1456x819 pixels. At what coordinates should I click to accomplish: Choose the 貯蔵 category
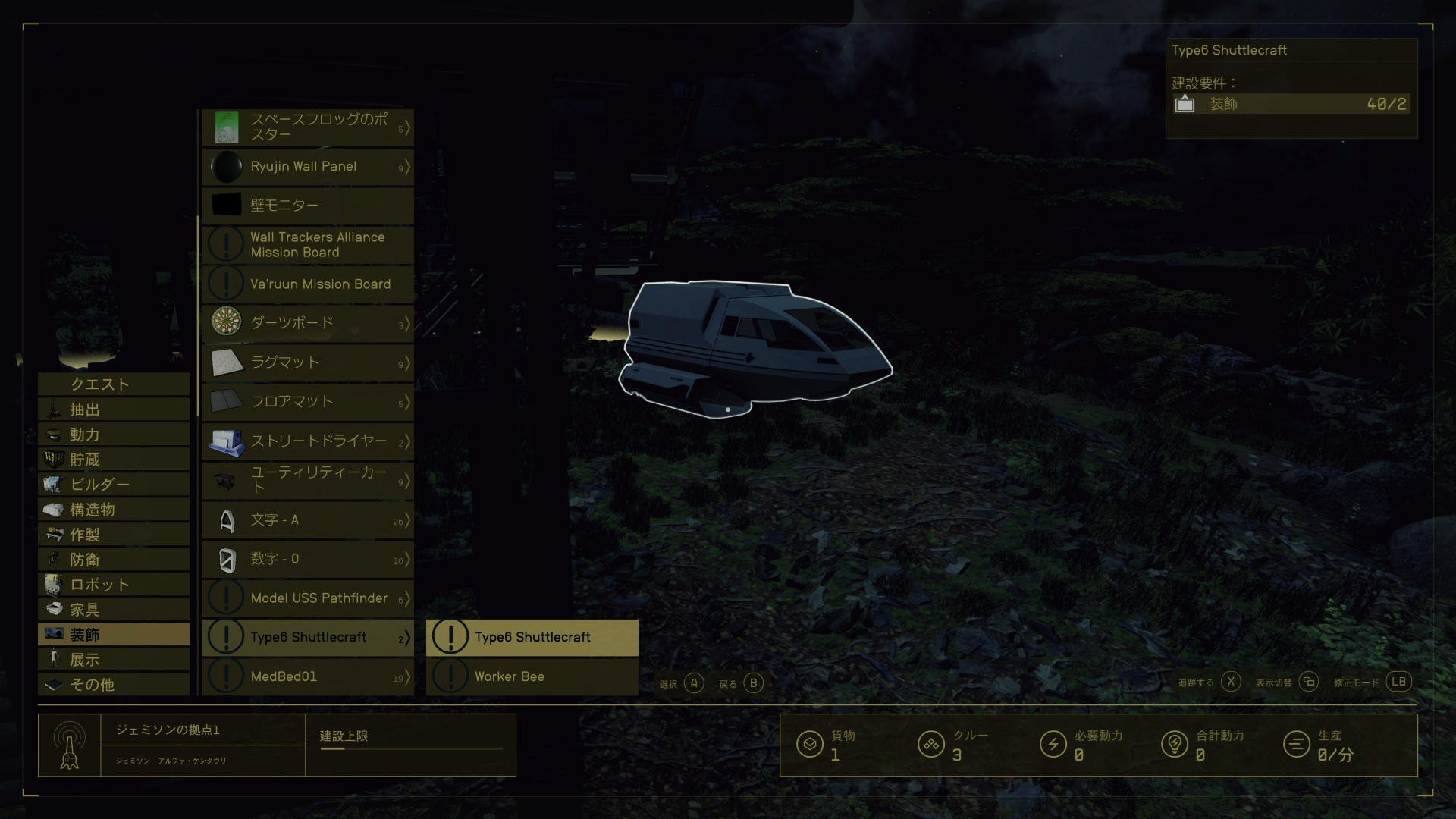(114, 460)
